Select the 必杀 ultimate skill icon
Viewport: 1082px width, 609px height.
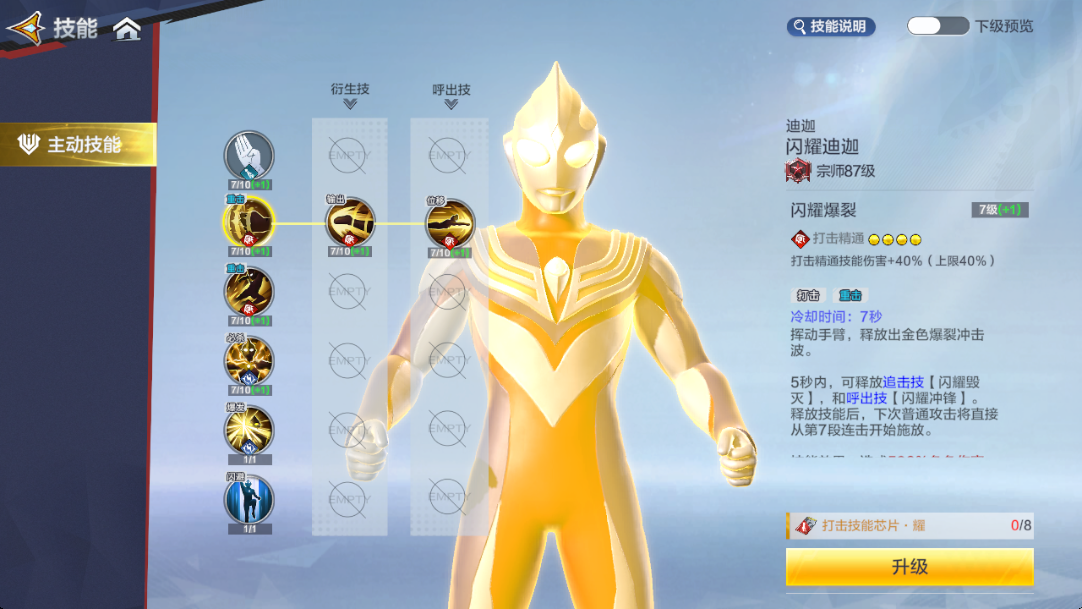tap(249, 360)
